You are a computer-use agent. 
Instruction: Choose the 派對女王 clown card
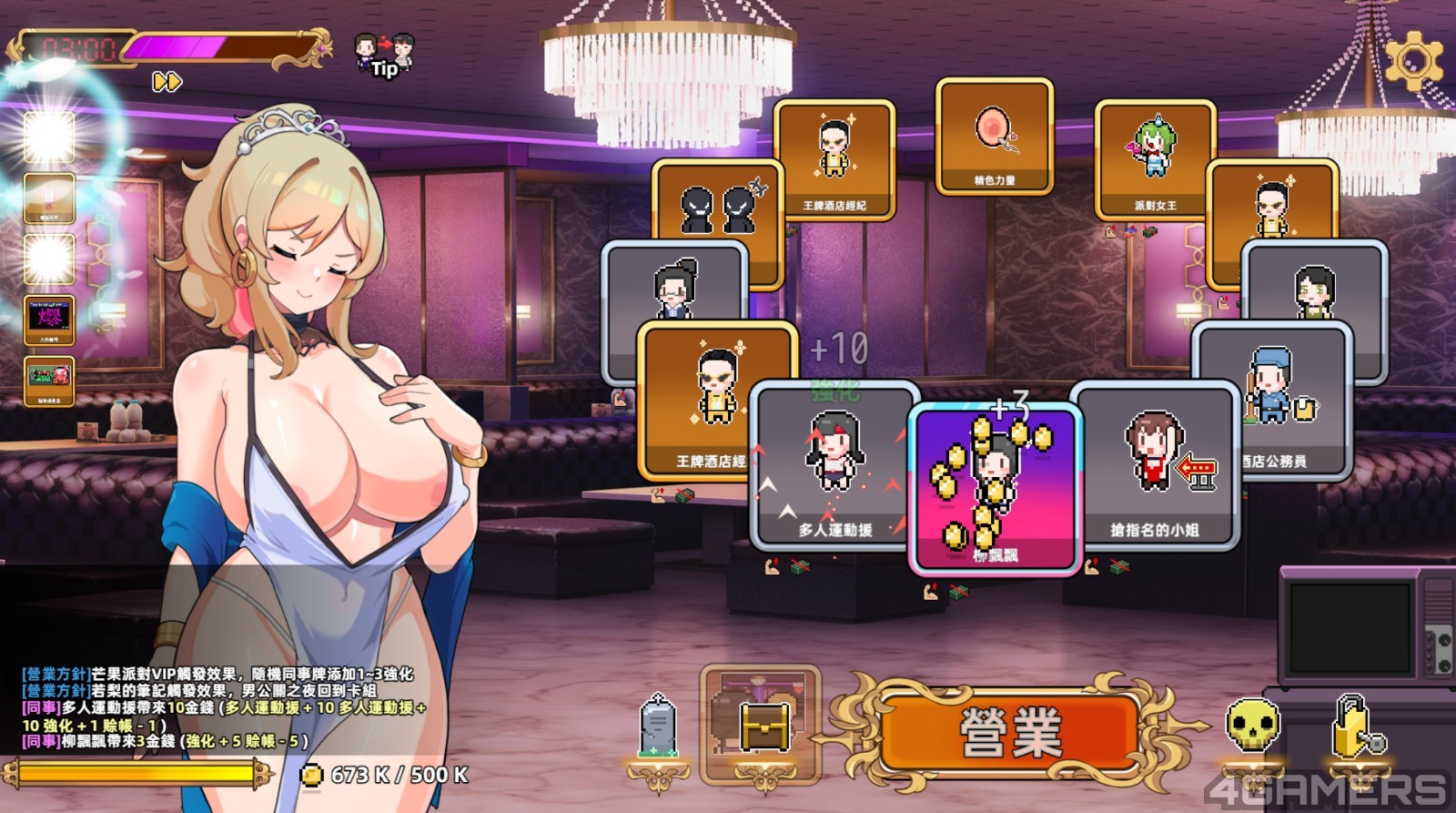(1154, 157)
